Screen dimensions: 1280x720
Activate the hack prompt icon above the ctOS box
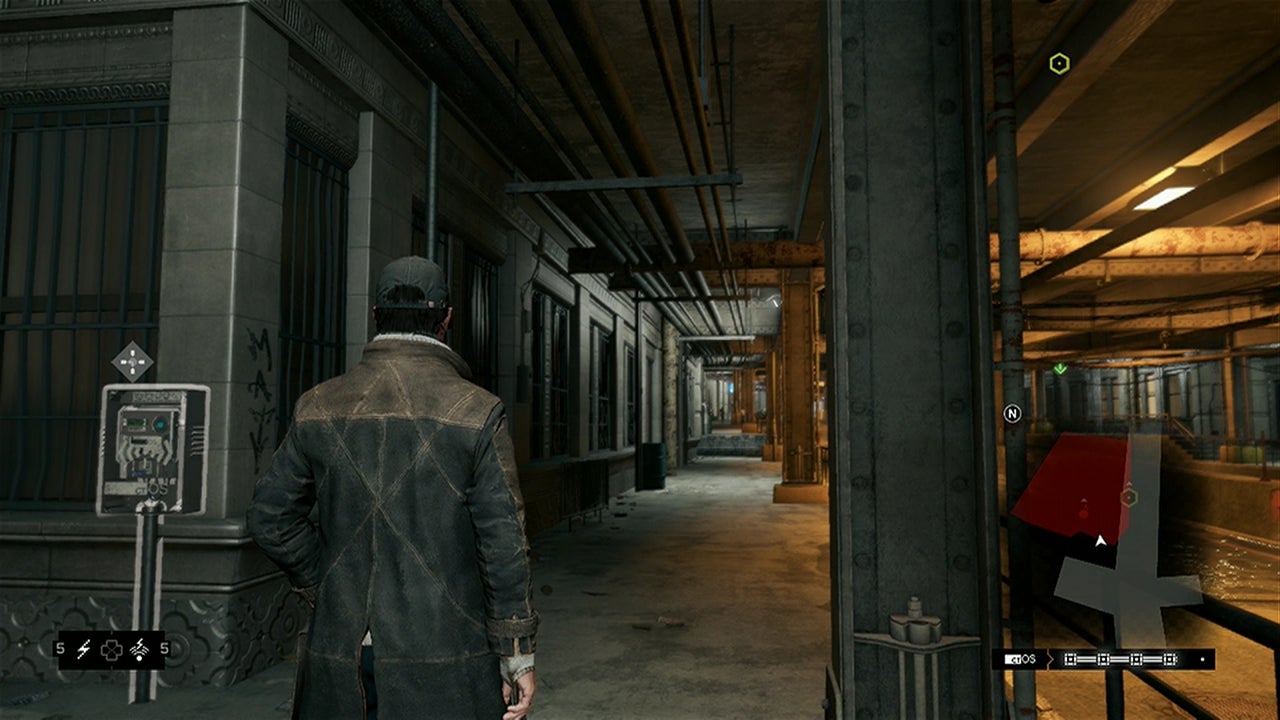pos(132,361)
